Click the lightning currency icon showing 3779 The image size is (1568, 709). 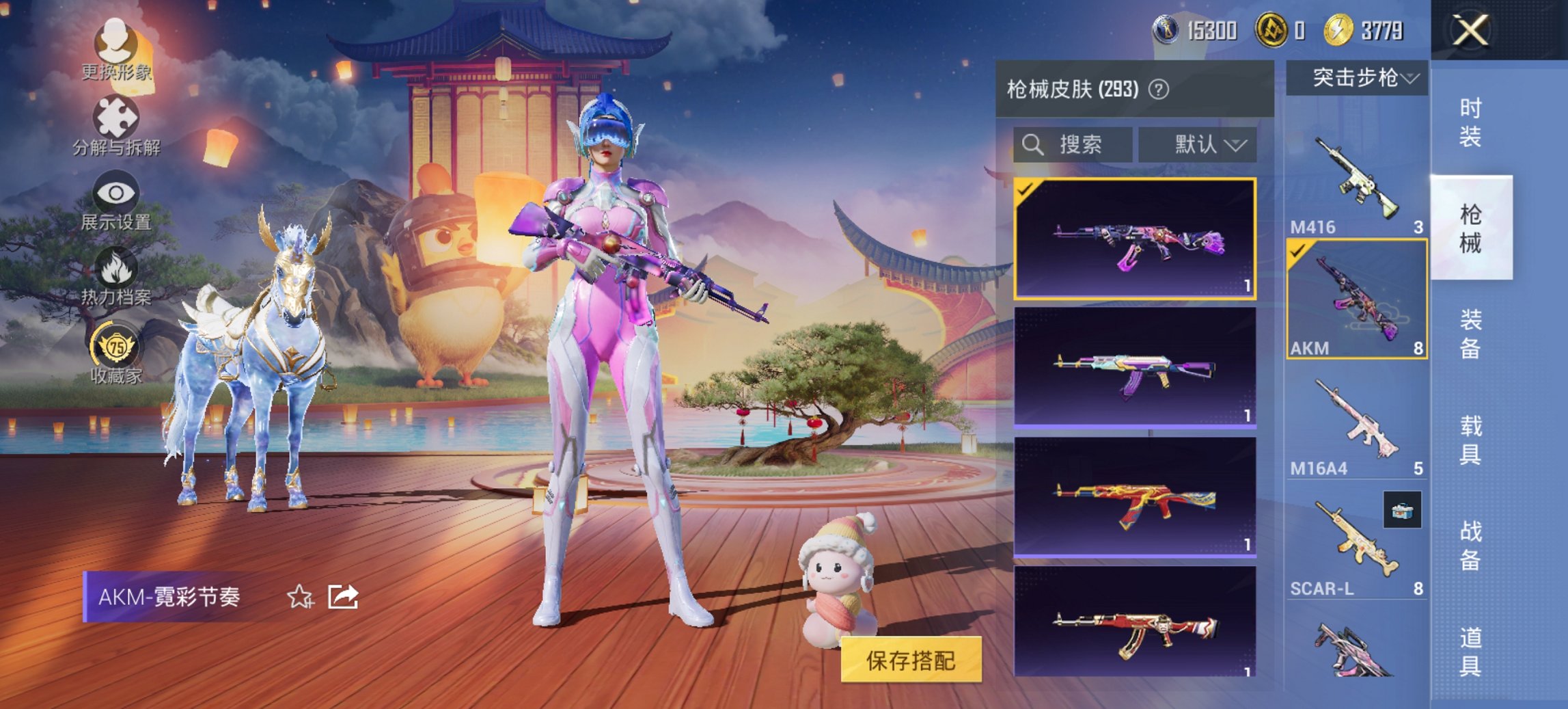pos(1337,30)
